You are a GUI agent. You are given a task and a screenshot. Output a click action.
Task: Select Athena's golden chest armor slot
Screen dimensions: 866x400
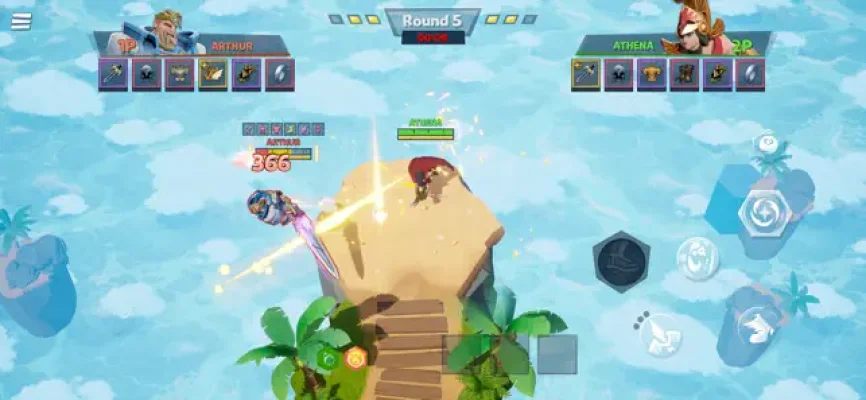tap(652, 75)
